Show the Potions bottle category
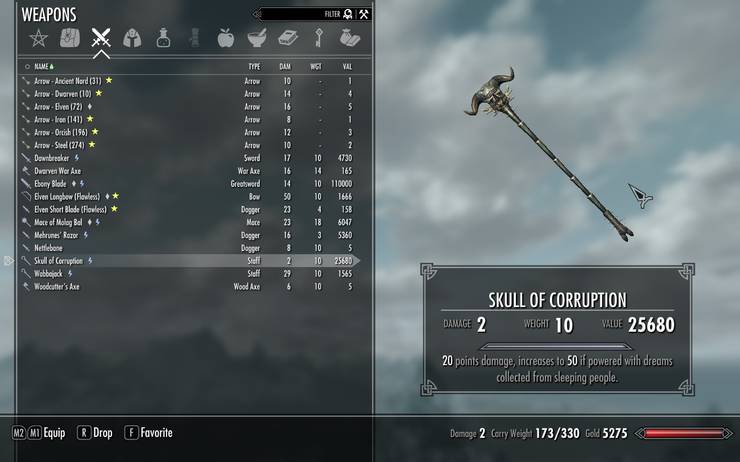This screenshot has height=462, width=740. coord(162,39)
